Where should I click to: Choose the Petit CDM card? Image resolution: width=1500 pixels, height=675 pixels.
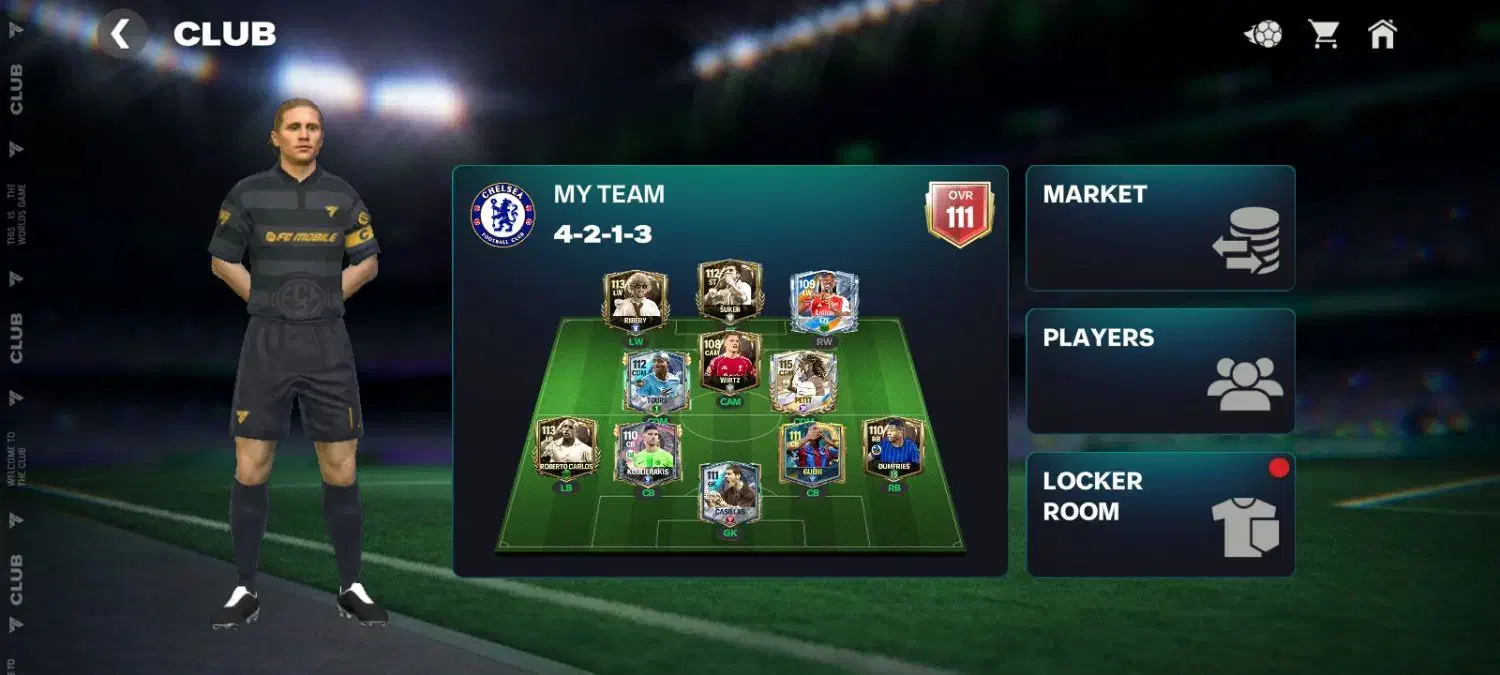click(x=803, y=381)
